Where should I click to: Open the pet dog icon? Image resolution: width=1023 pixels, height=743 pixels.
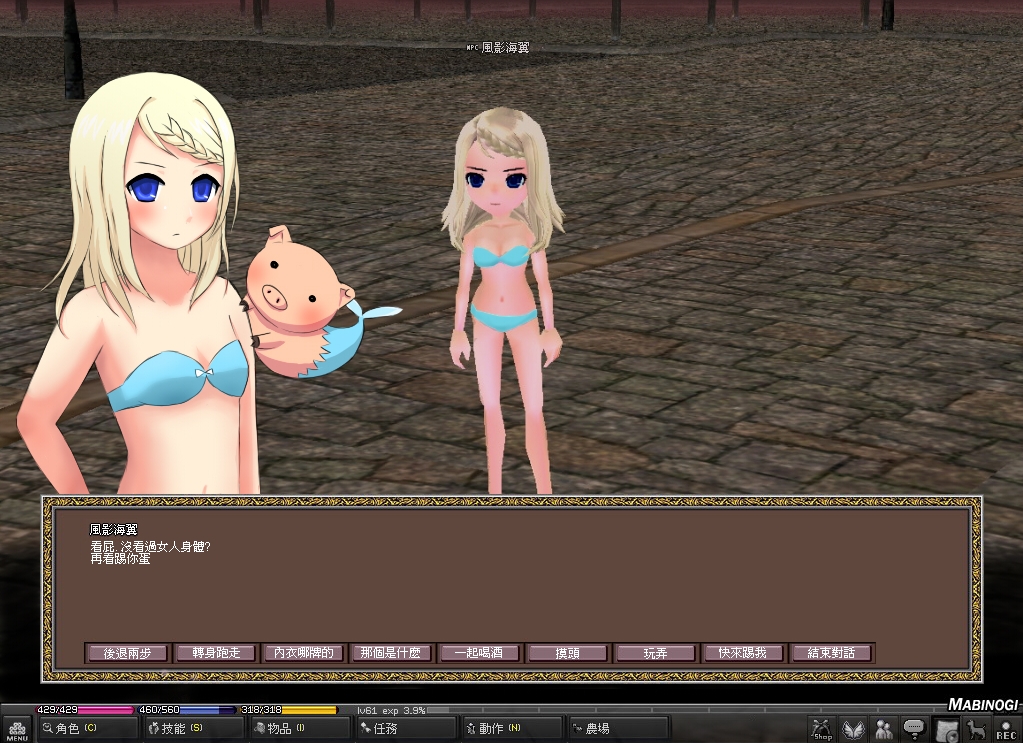click(x=976, y=730)
